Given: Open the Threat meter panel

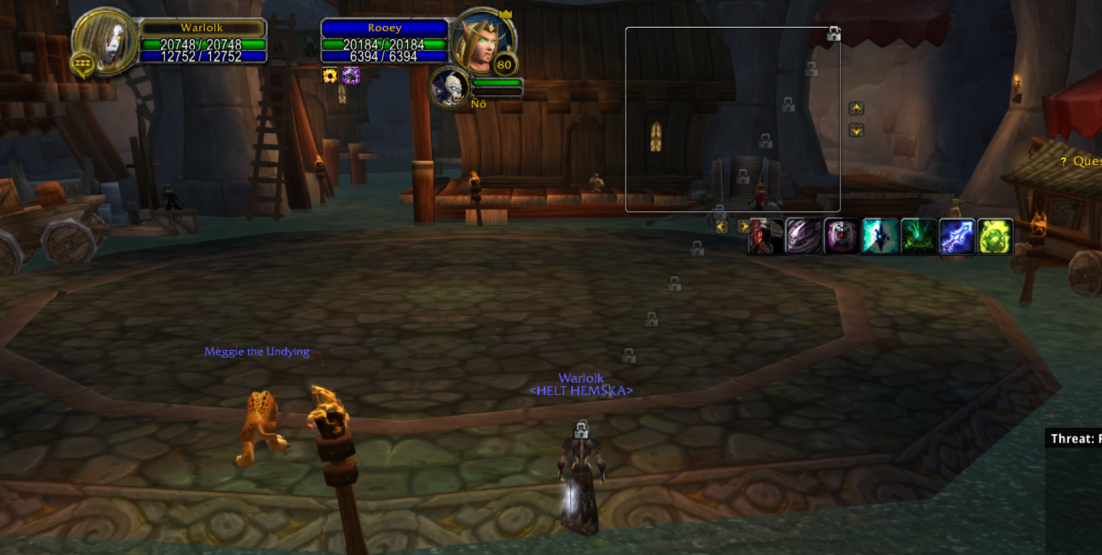Looking at the screenshot, I should pyautogui.click(x=1074, y=439).
